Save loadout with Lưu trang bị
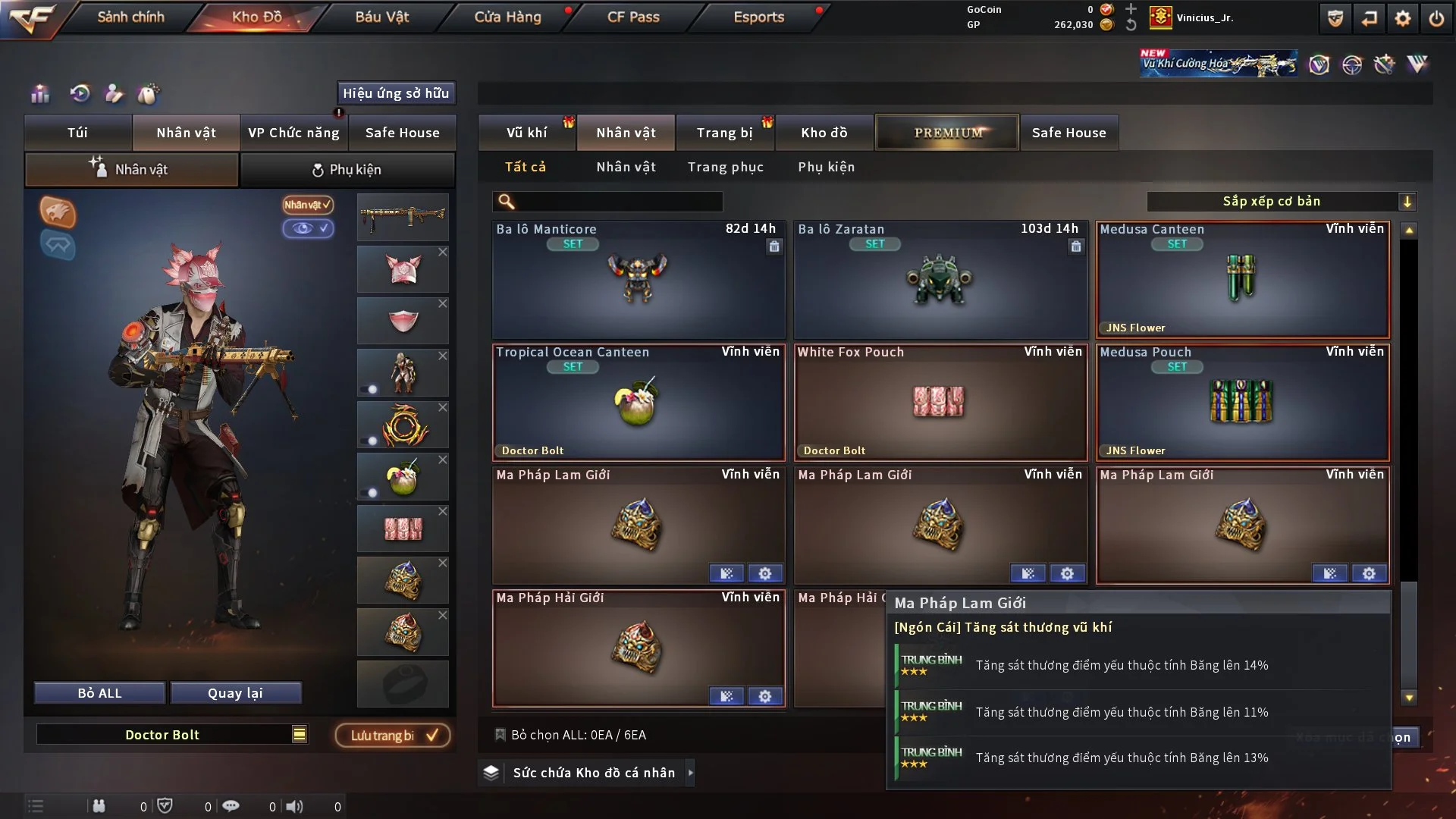 tap(393, 736)
